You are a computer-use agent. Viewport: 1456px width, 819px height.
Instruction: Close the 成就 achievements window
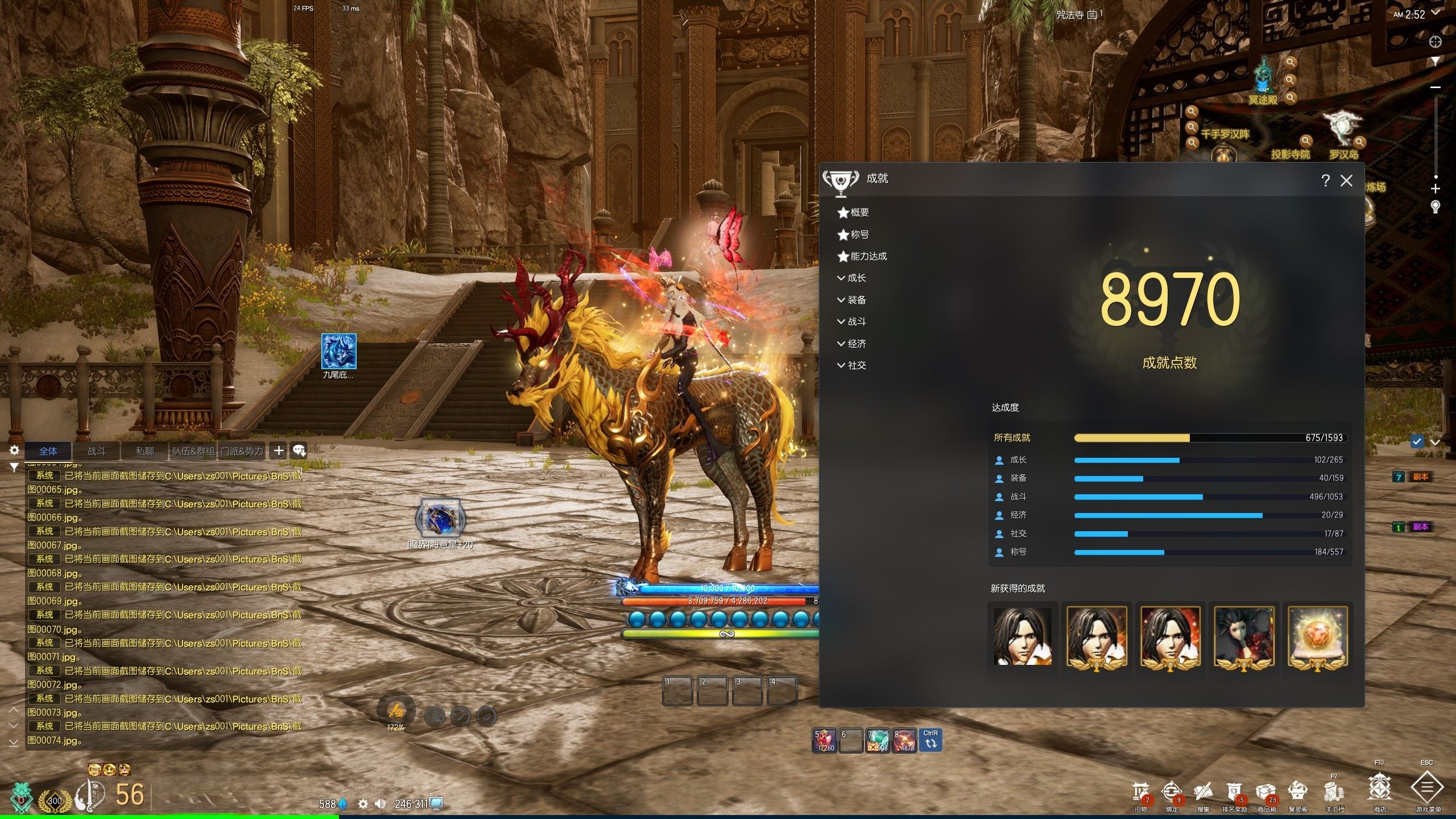1346,181
